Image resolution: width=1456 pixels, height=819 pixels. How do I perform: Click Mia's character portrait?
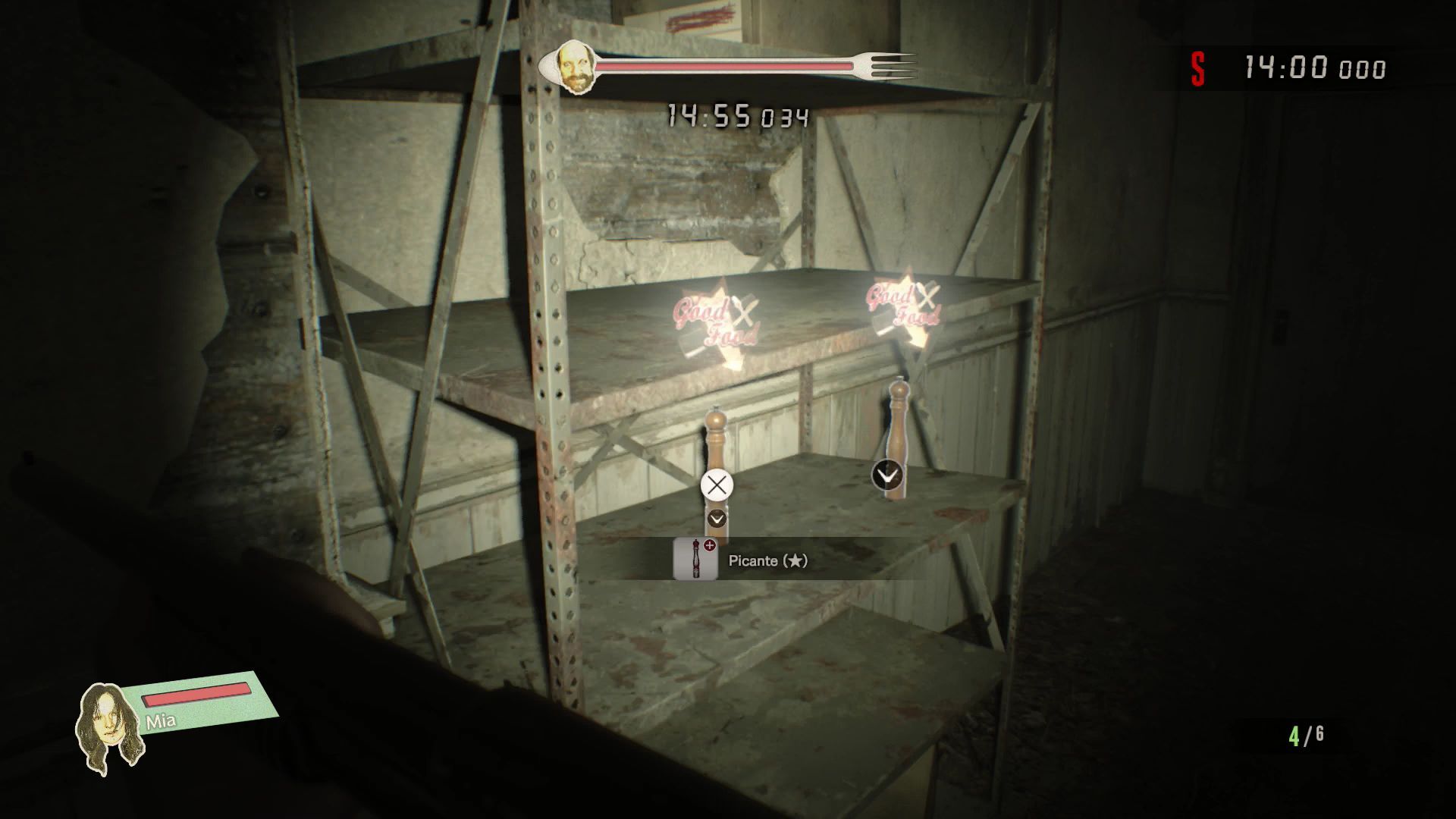coord(110,728)
